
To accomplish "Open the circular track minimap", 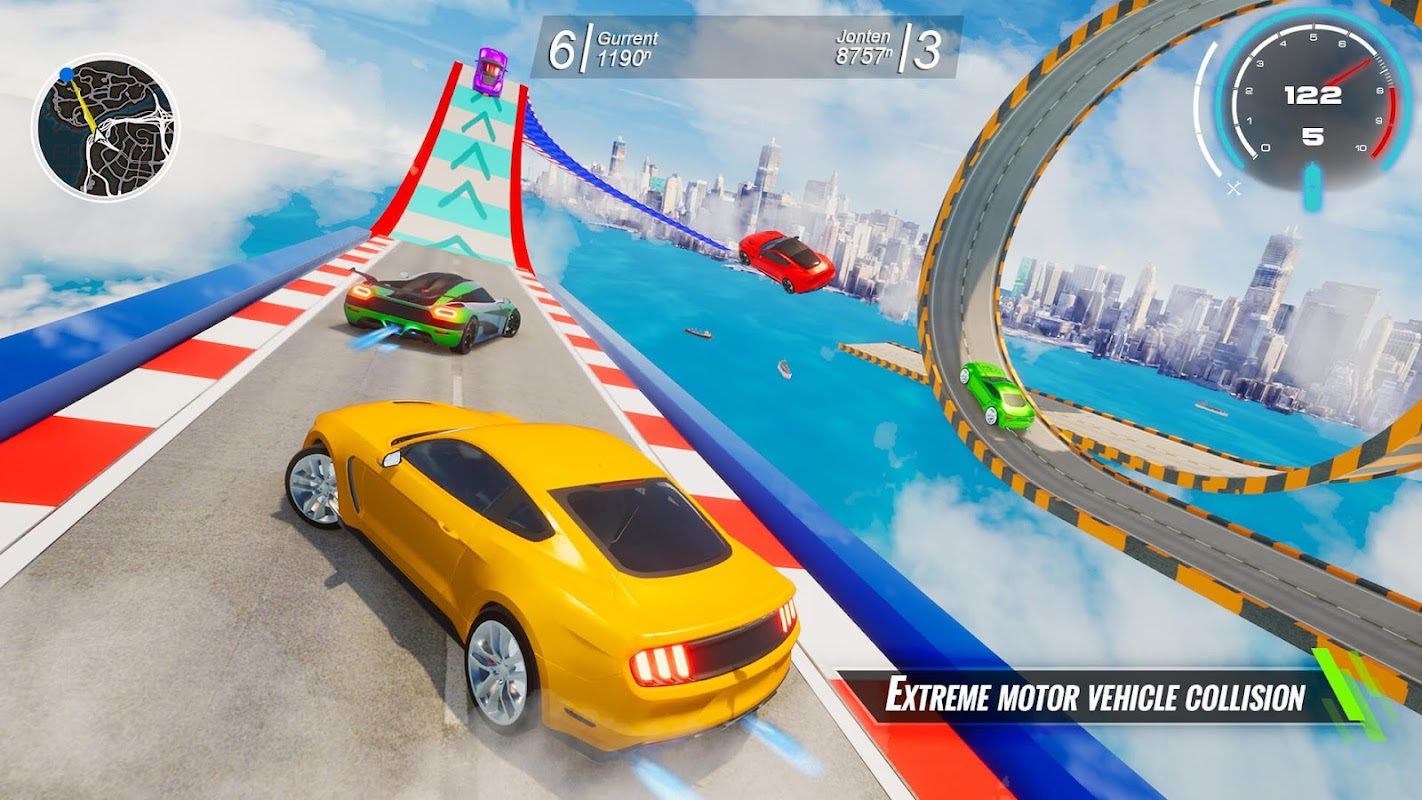I will pos(105,127).
